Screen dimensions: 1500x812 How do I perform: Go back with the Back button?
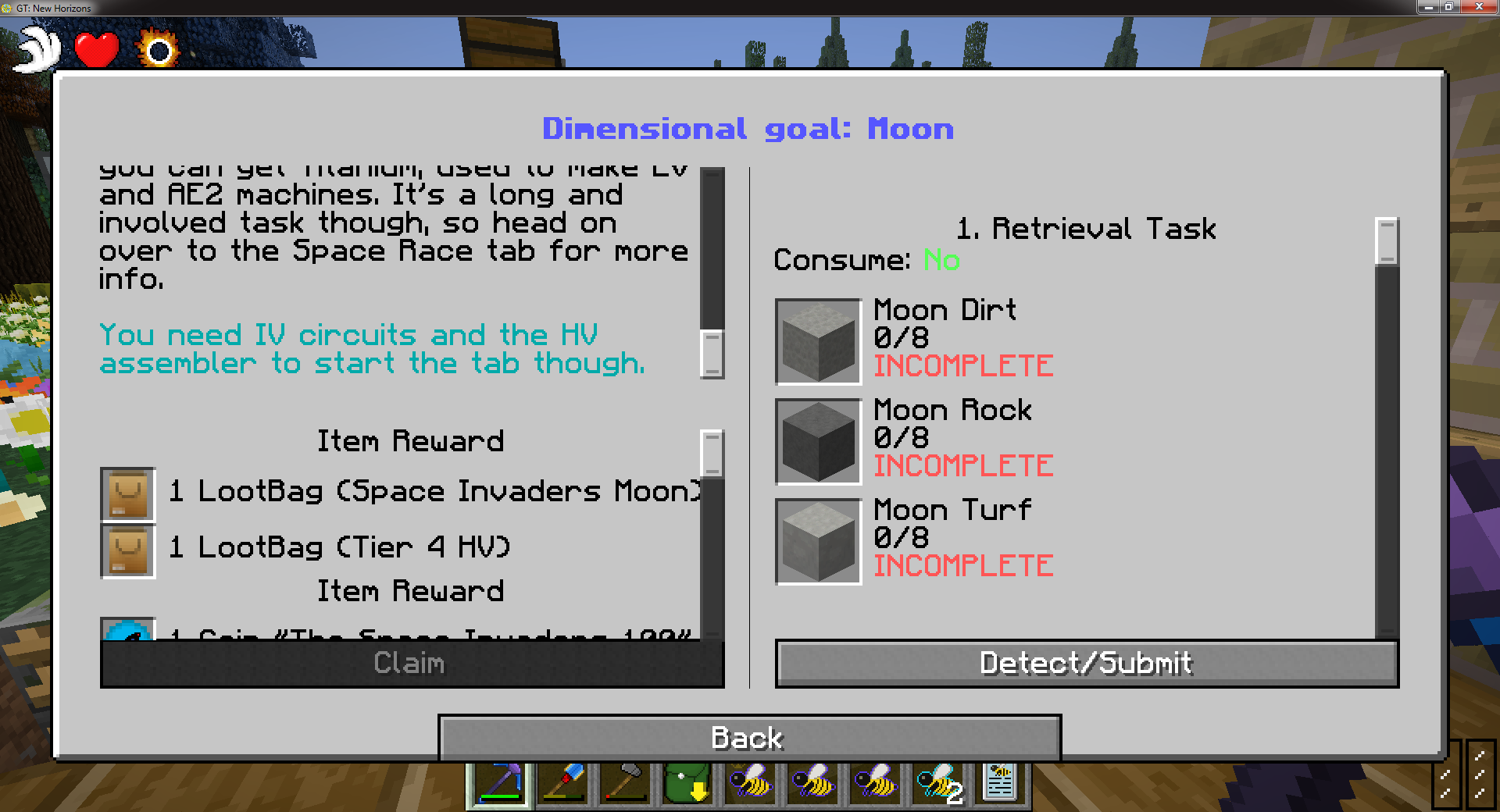pyautogui.click(x=748, y=738)
